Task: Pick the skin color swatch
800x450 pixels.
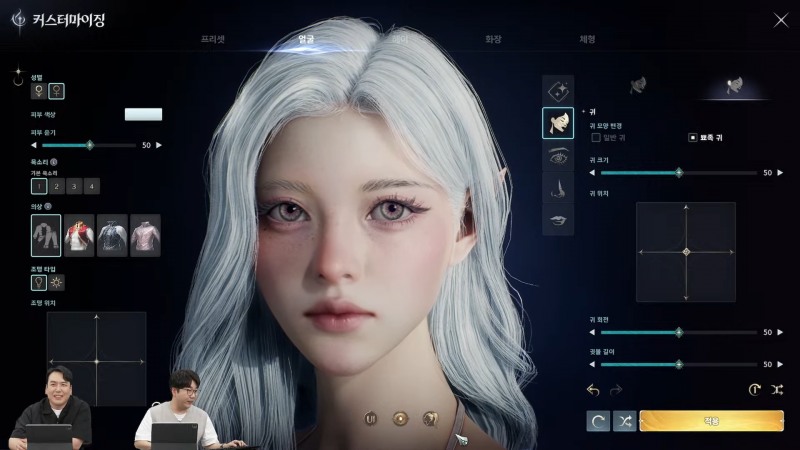Action: 143,114
